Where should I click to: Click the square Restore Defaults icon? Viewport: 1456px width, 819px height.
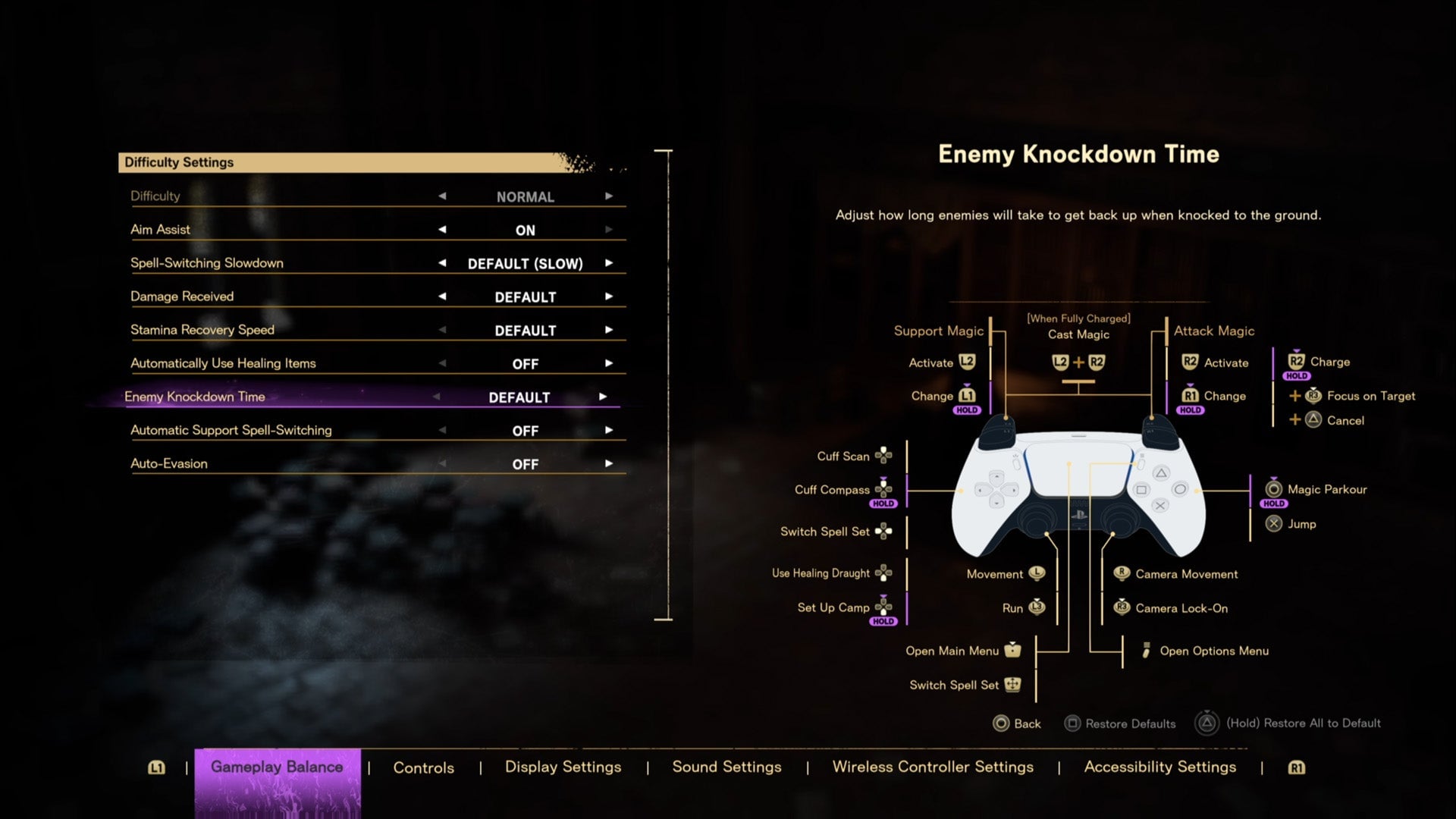[x=1072, y=723]
